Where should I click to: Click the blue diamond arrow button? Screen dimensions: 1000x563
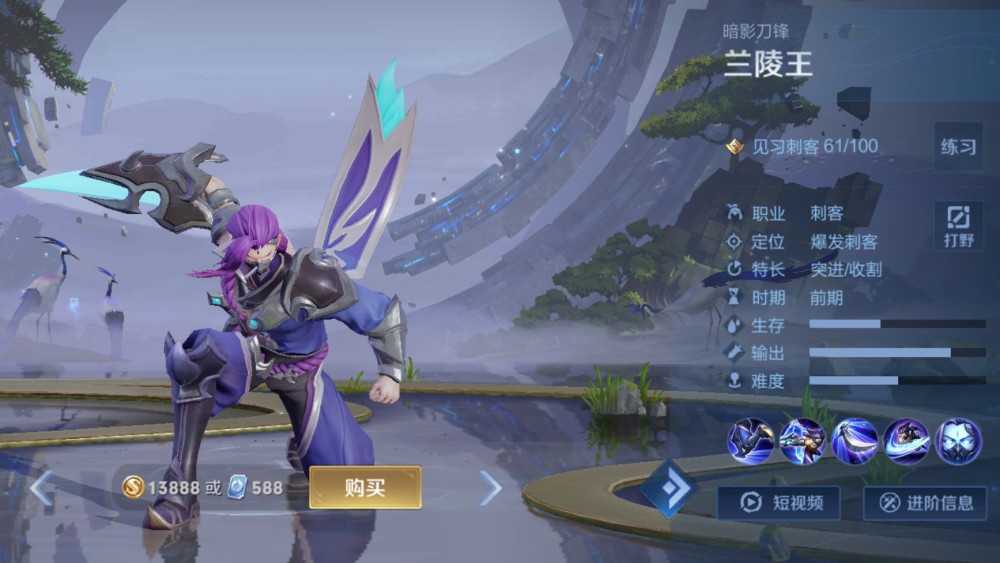(x=668, y=489)
